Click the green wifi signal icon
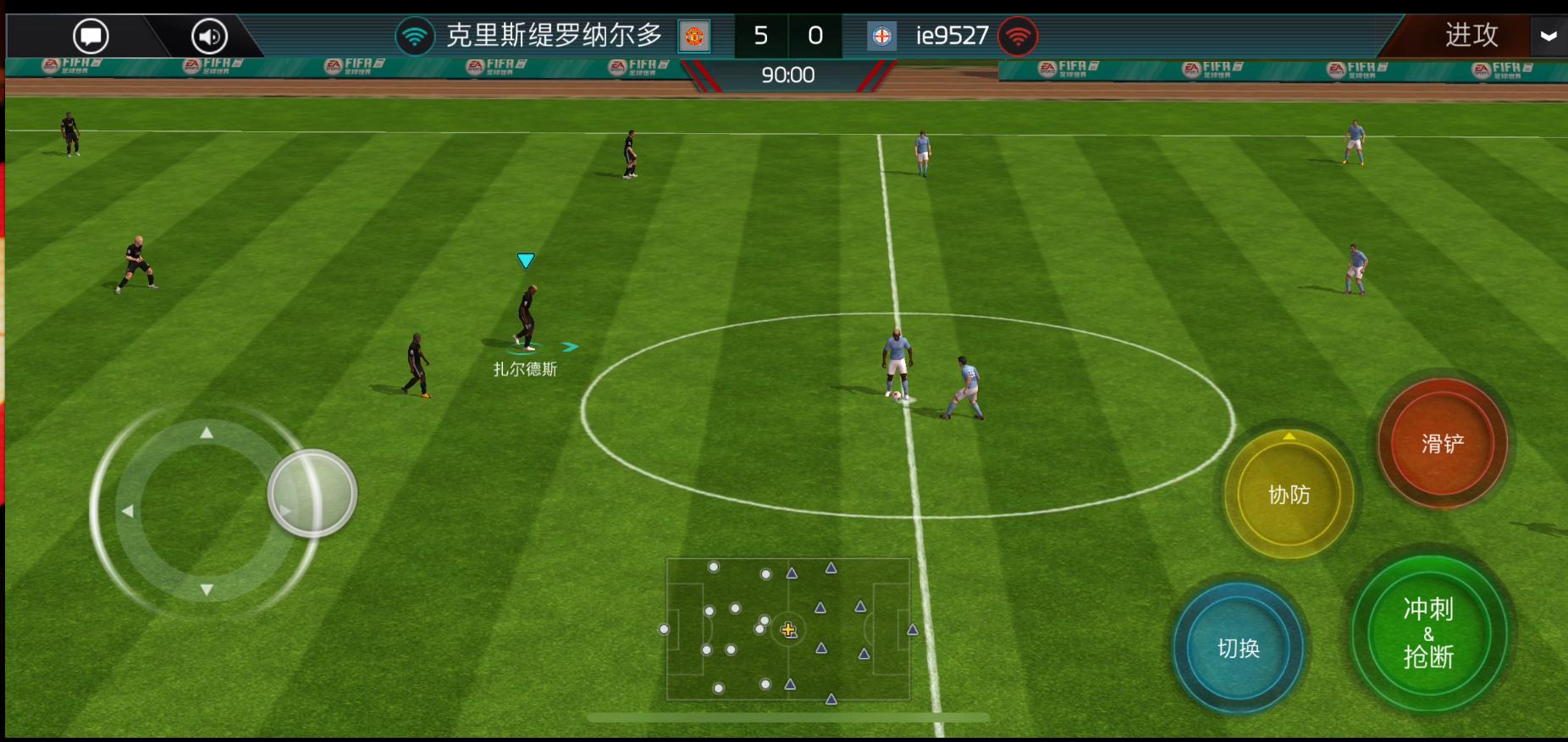This screenshot has width=1568, height=742. click(414, 35)
